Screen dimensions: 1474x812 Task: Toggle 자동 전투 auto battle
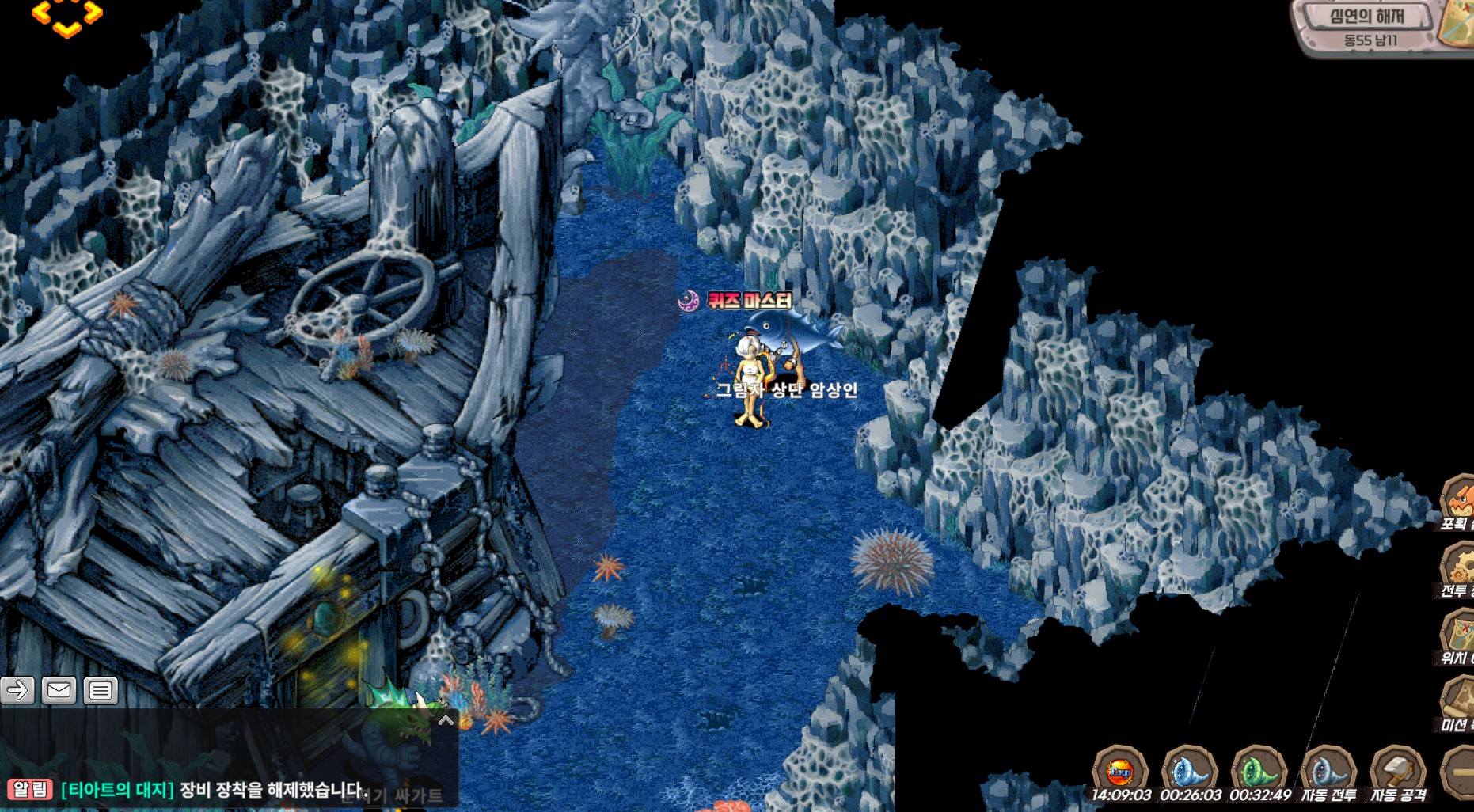point(1328,772)
